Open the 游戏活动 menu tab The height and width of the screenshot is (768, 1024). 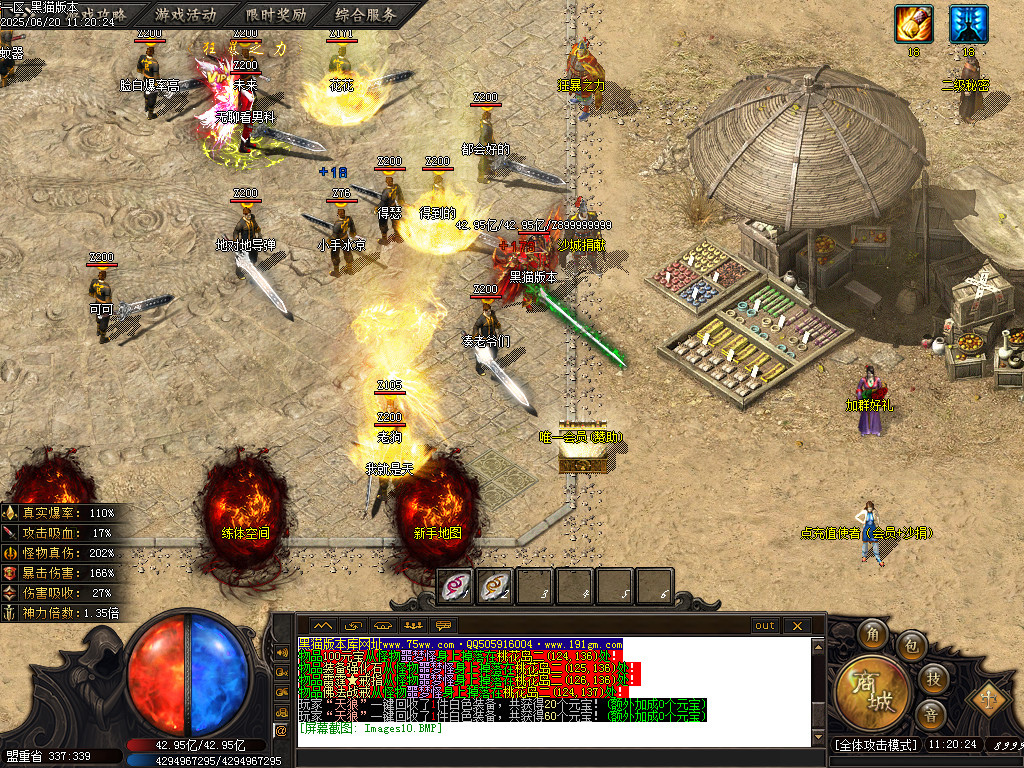(x=186, y=15)
